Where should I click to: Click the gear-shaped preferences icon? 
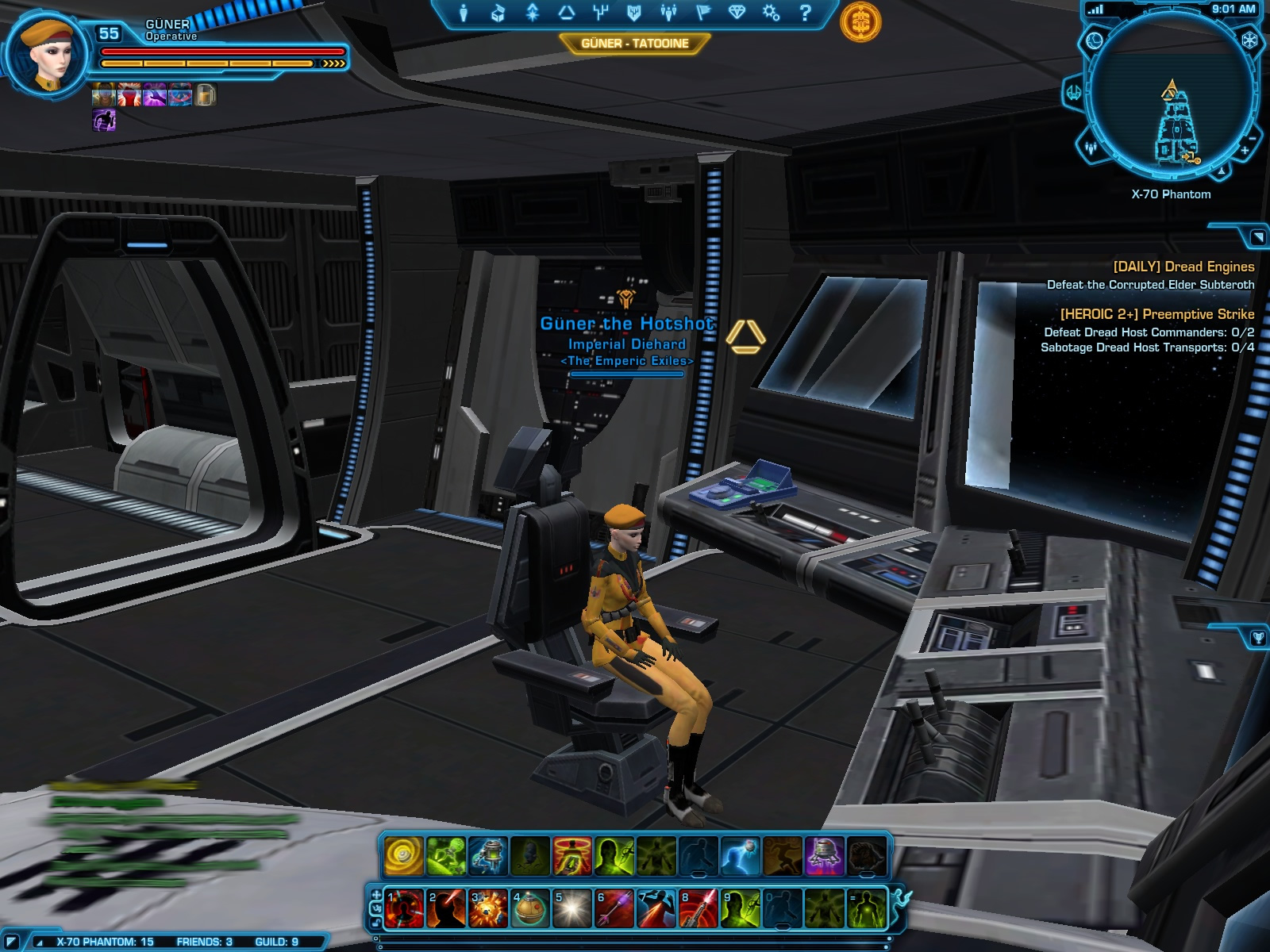coord(771,13)
